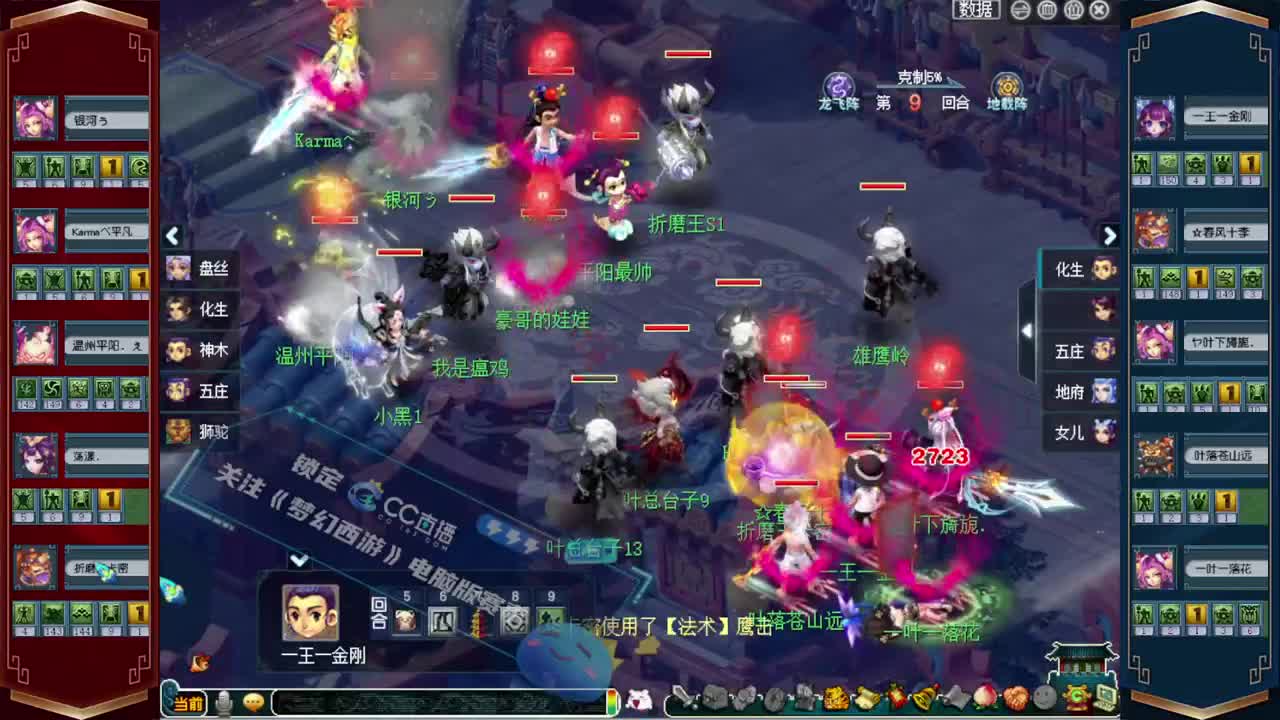Open the 数据 data panel
Image resolution: width=1280 pixels, height=720 pixels.
(975, 9)
